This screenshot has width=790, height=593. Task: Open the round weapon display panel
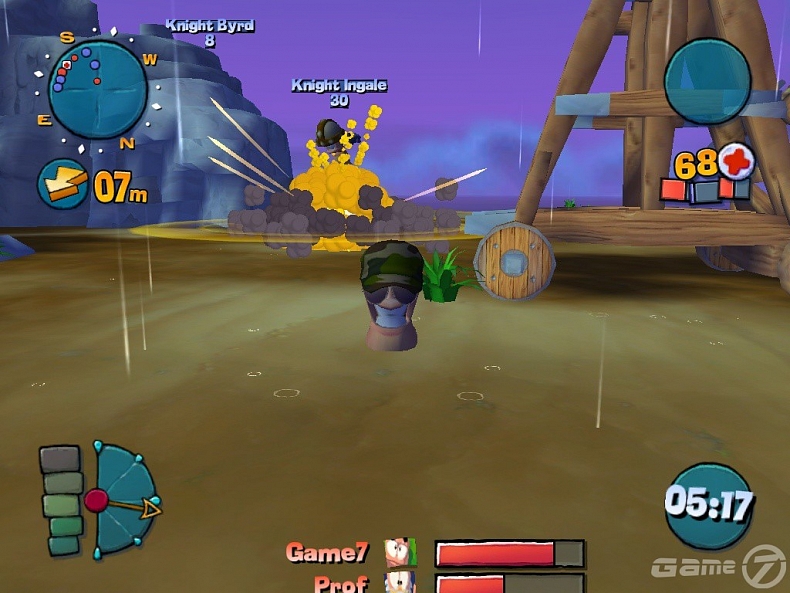point(707,80)
